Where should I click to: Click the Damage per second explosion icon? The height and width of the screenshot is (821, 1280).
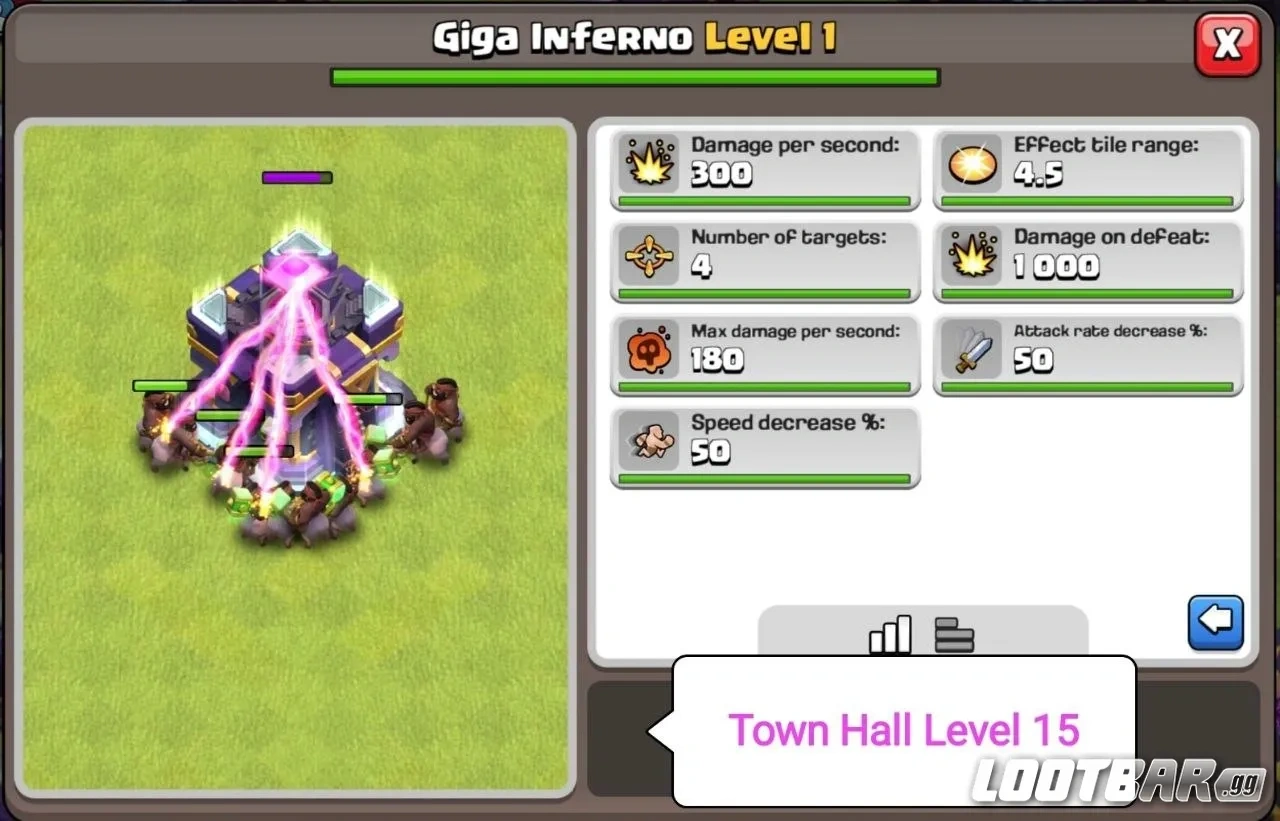(650, 163)
